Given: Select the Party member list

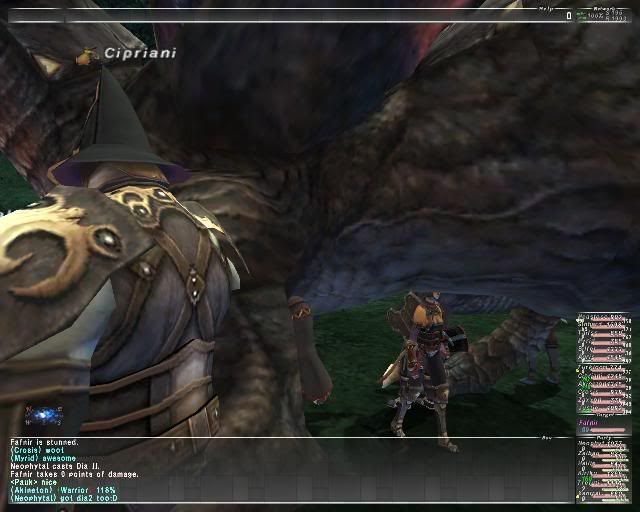Looking at the screenshot, I should (603, 470).
